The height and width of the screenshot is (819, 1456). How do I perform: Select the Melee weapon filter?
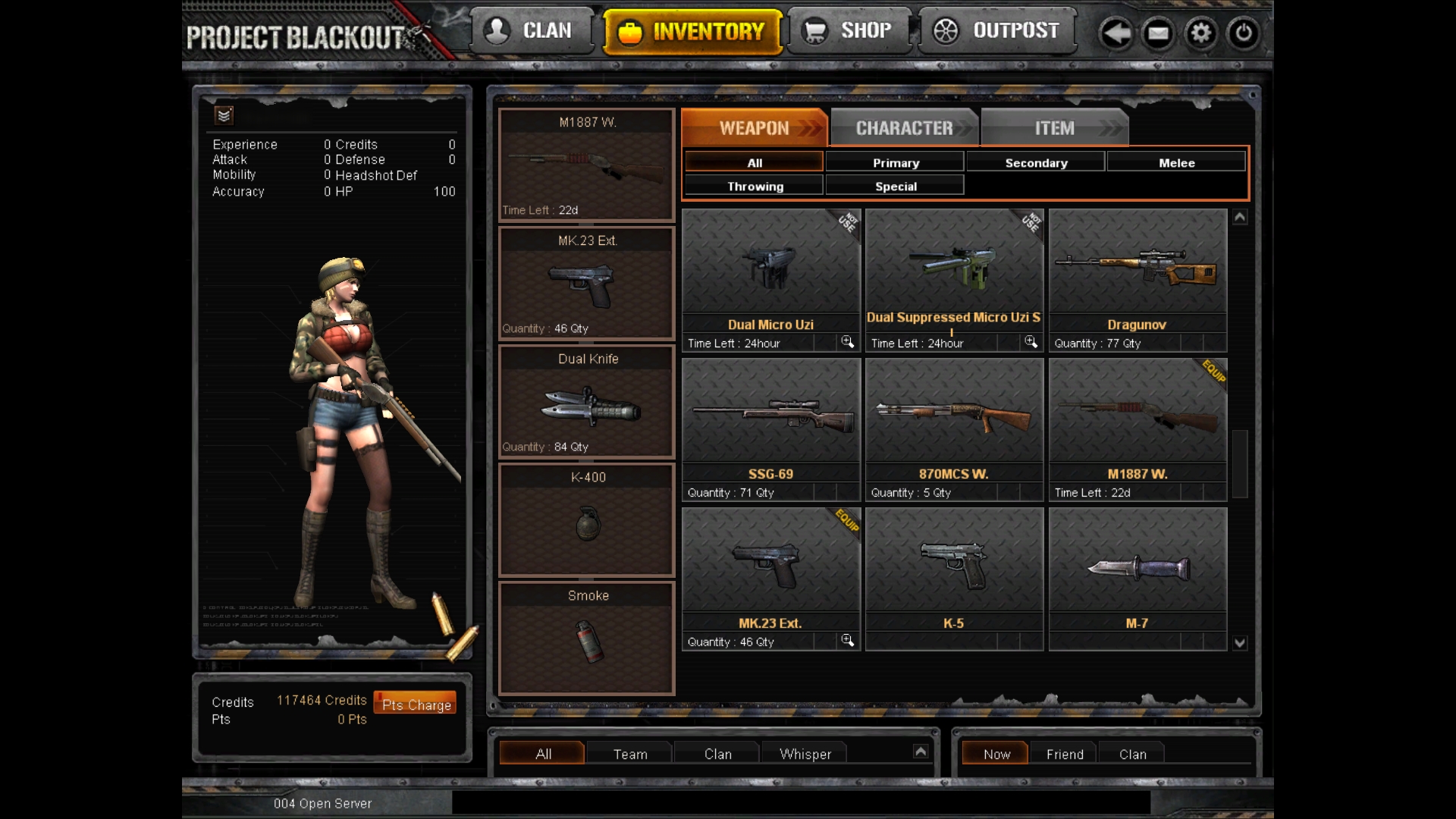(1176, 162)
